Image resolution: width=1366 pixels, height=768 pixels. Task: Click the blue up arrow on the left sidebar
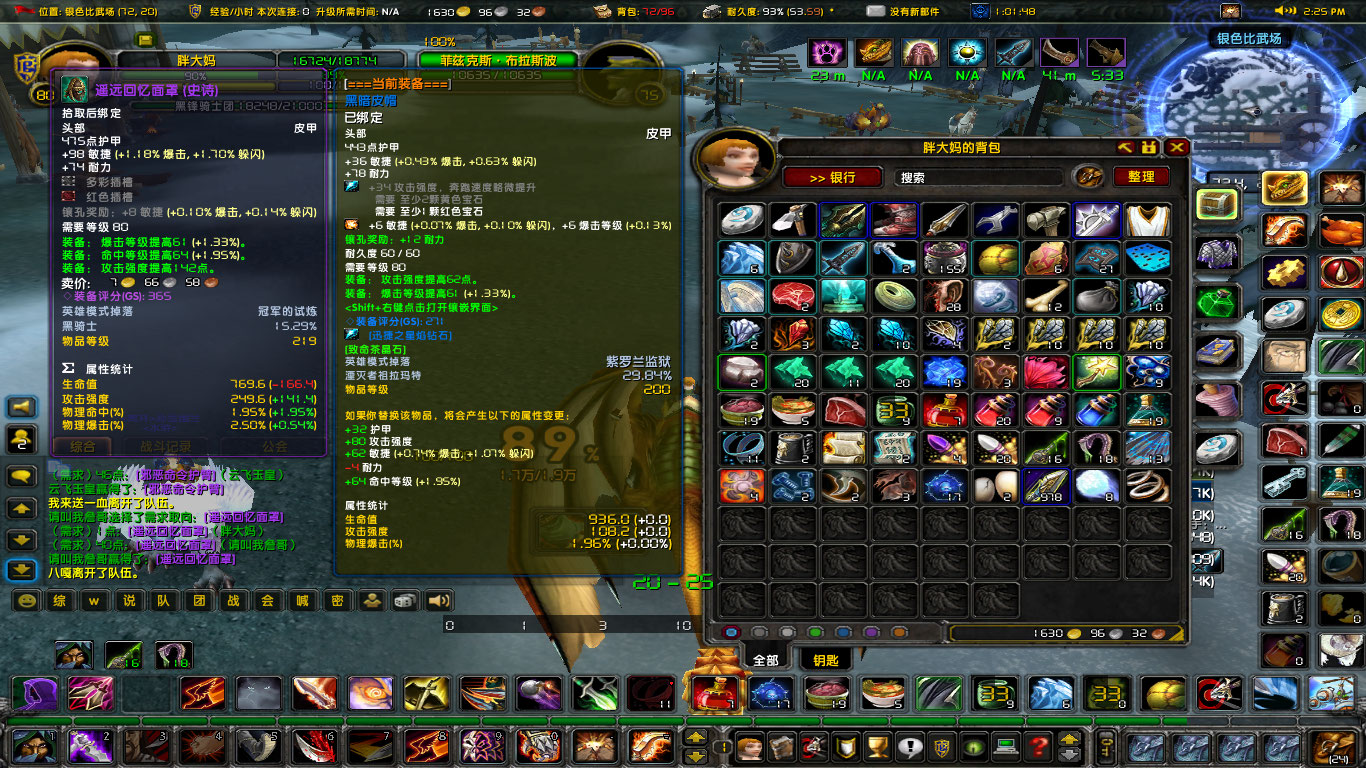(21, 508)
